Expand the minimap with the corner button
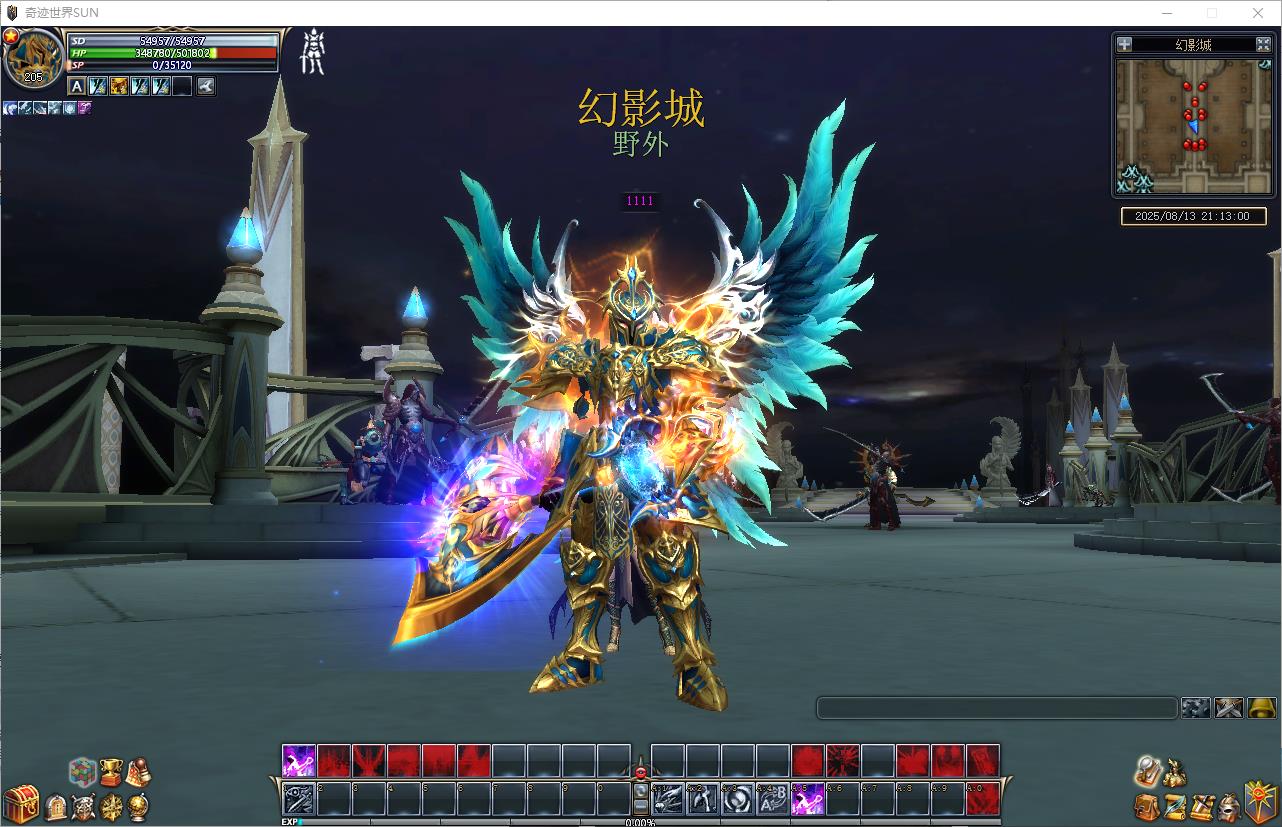1282x827 pixels. point(1263,44)
